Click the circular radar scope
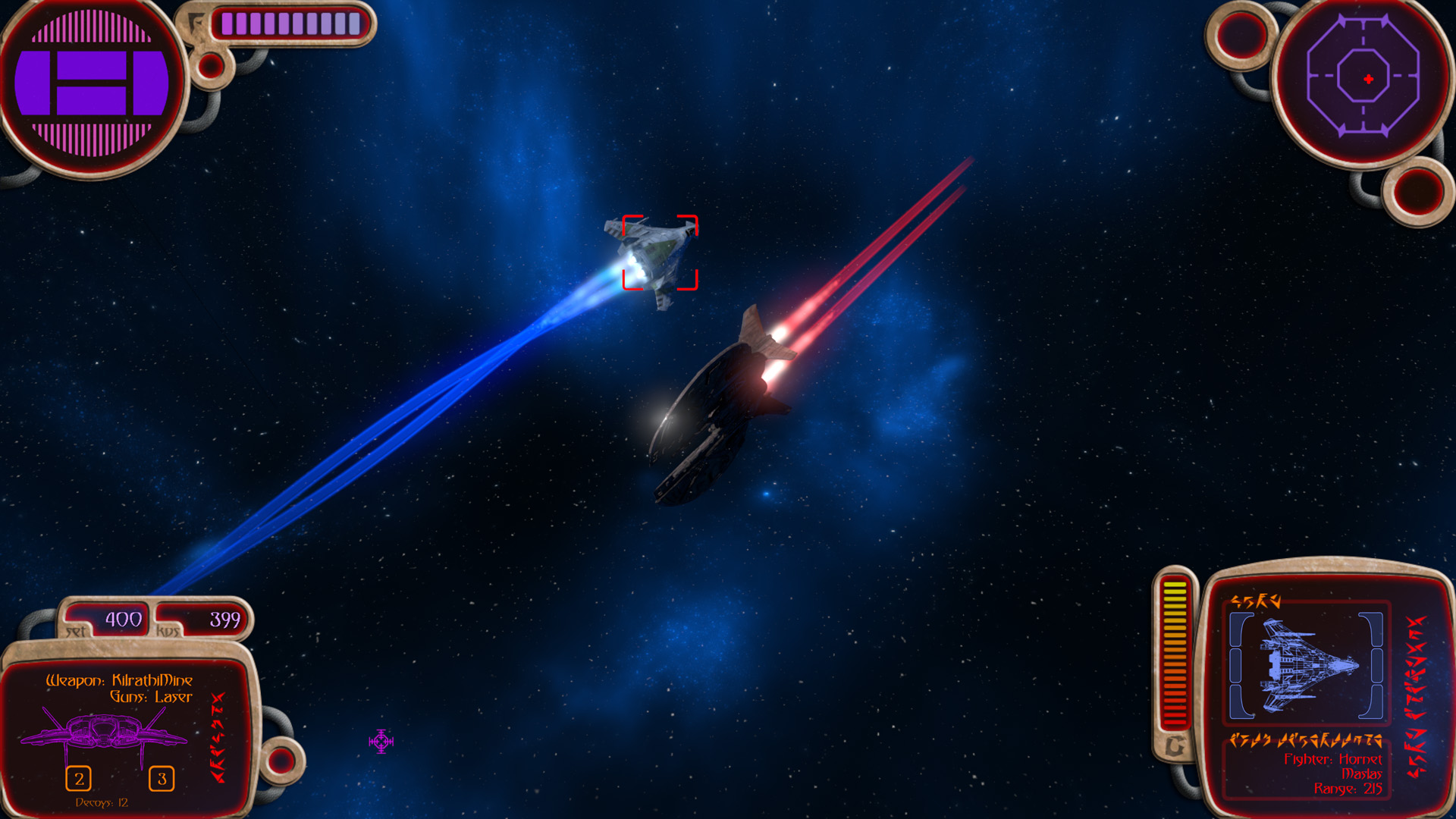1456x819 pixels. coord(1363,78)
